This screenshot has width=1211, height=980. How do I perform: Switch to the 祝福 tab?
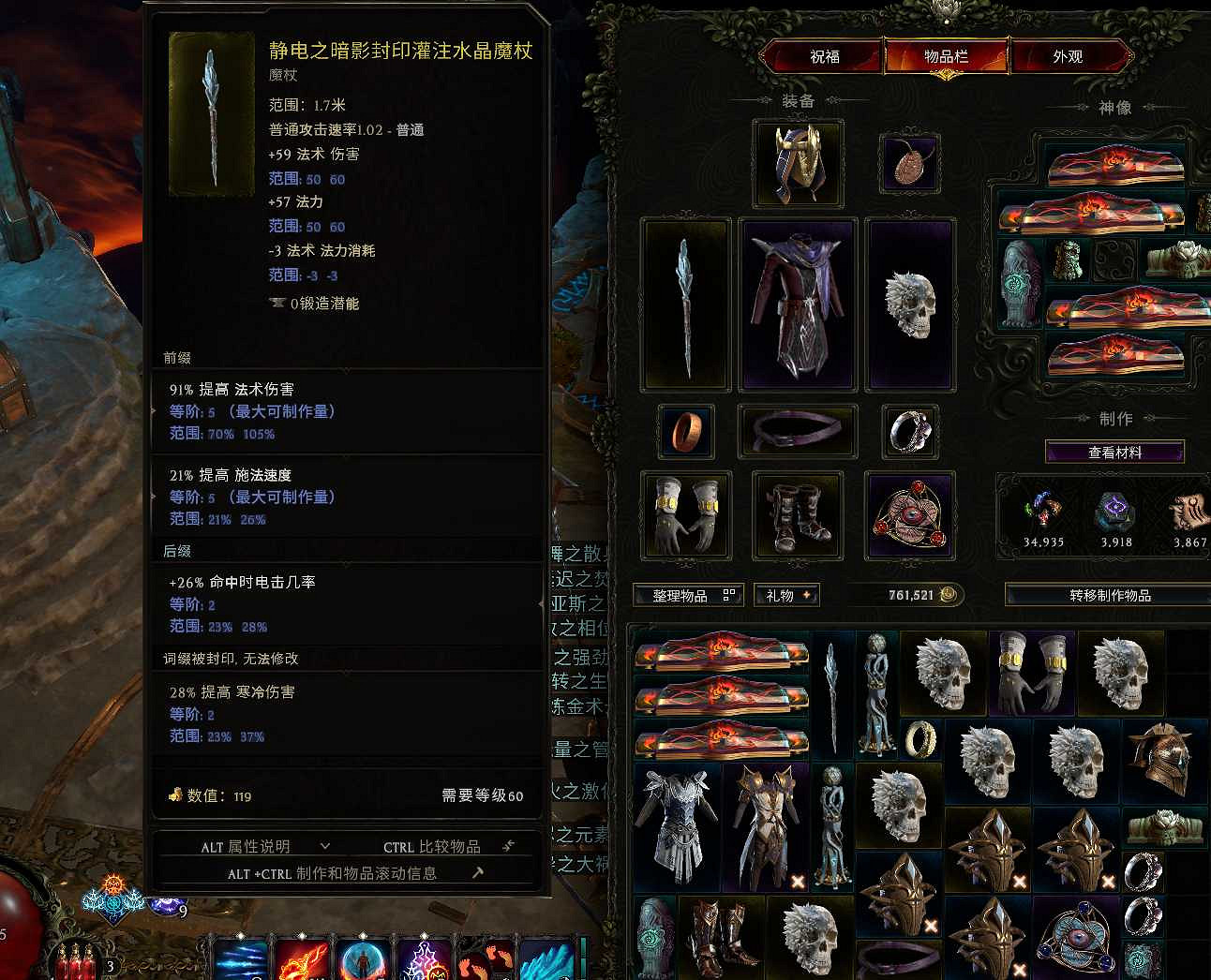824,56
